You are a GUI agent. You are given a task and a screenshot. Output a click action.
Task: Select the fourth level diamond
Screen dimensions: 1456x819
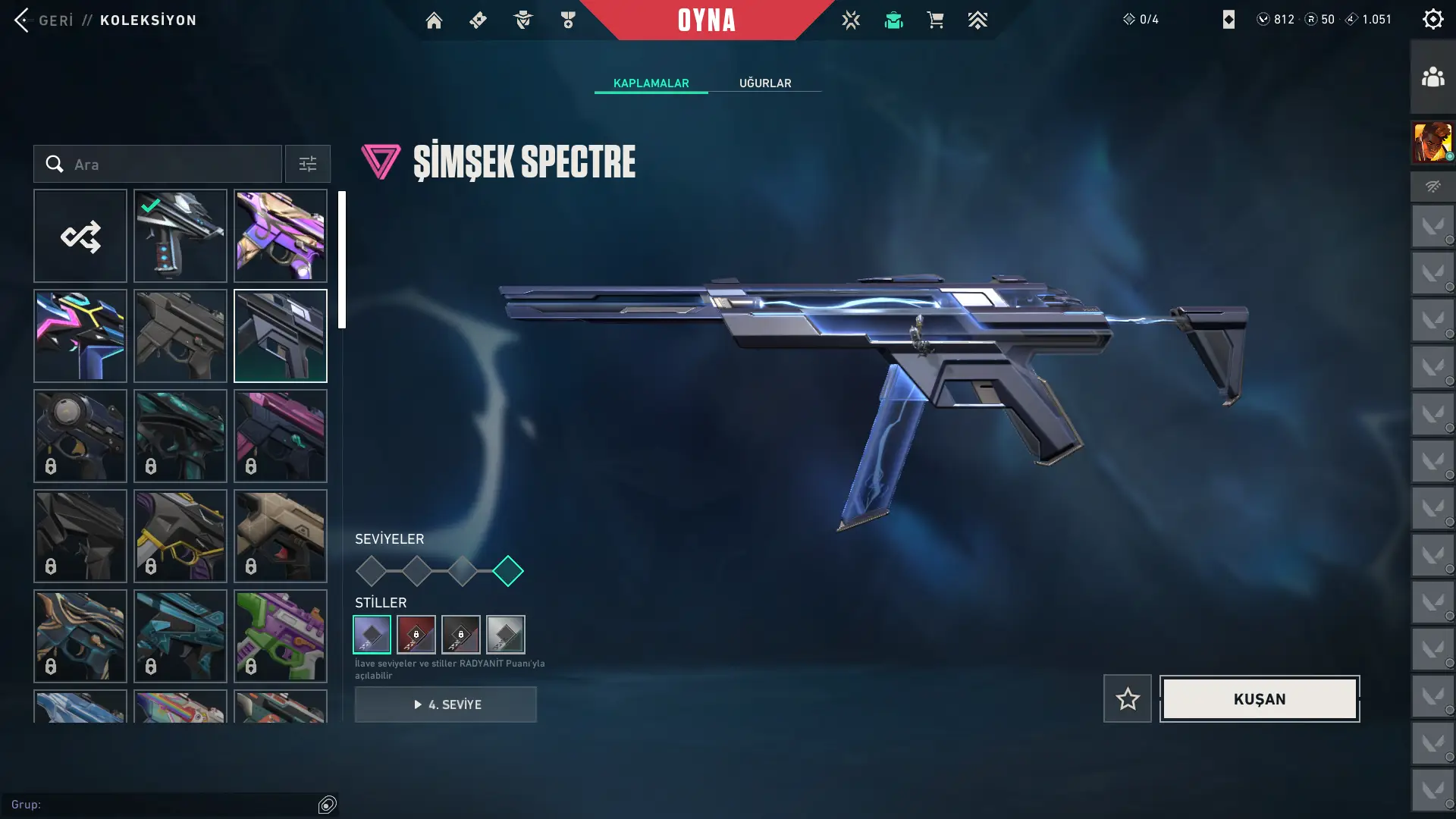click(x=508, y=571)
